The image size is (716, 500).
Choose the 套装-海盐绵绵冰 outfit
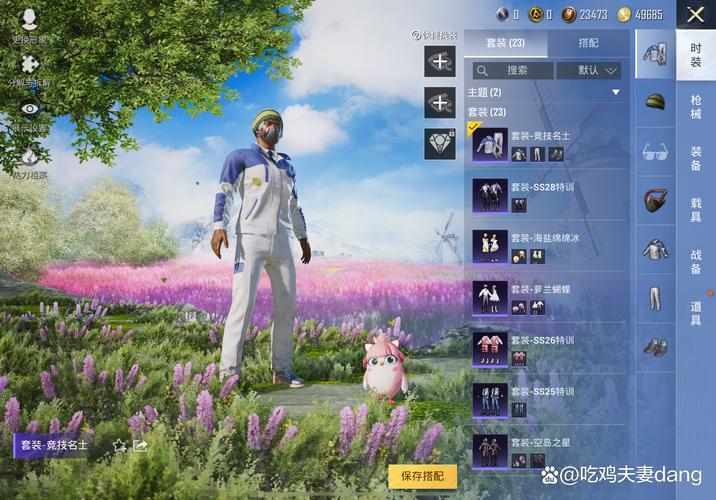click(x=548, y=246)
